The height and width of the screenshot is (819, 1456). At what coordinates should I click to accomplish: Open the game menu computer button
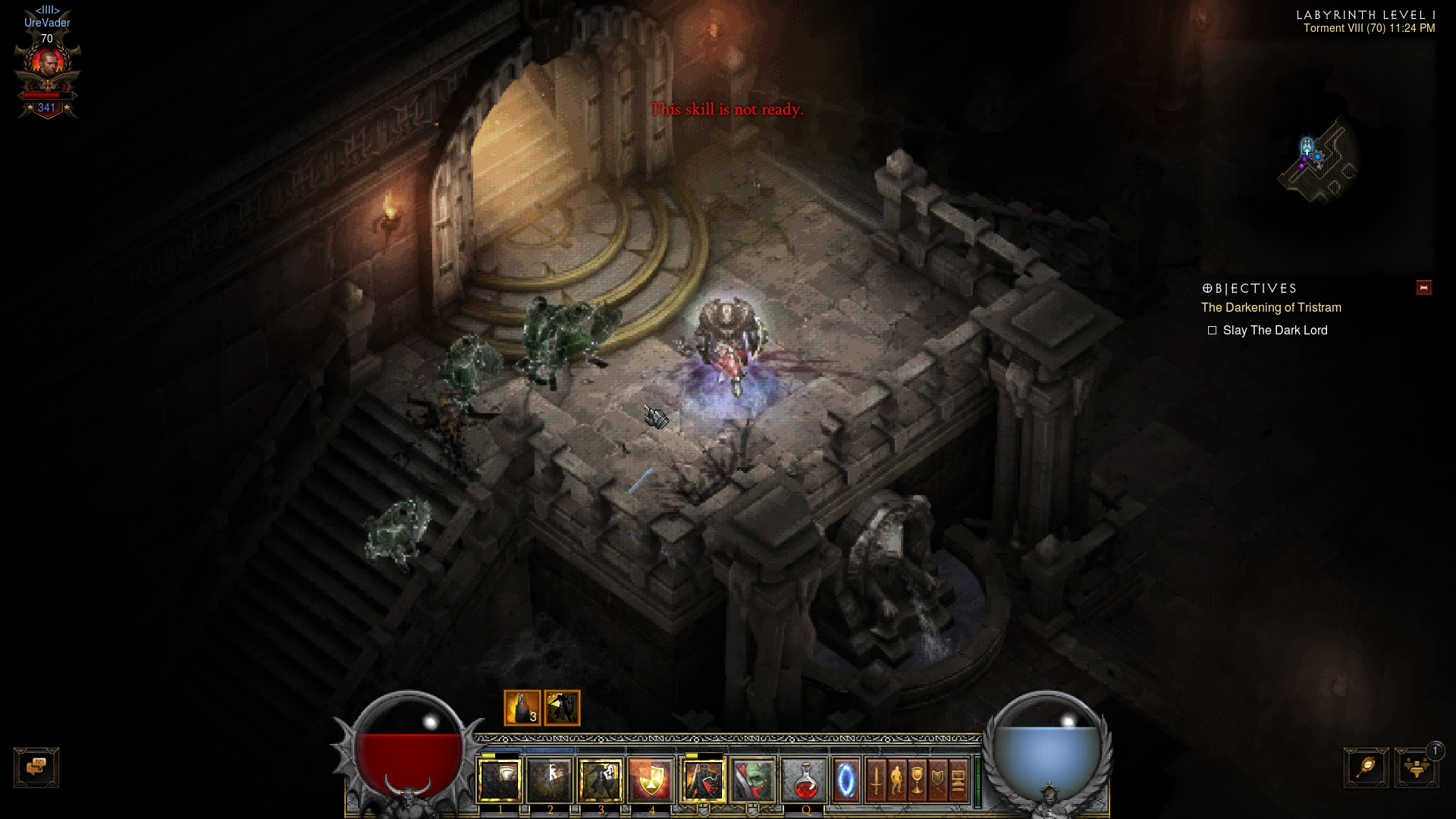pos(958,780)
